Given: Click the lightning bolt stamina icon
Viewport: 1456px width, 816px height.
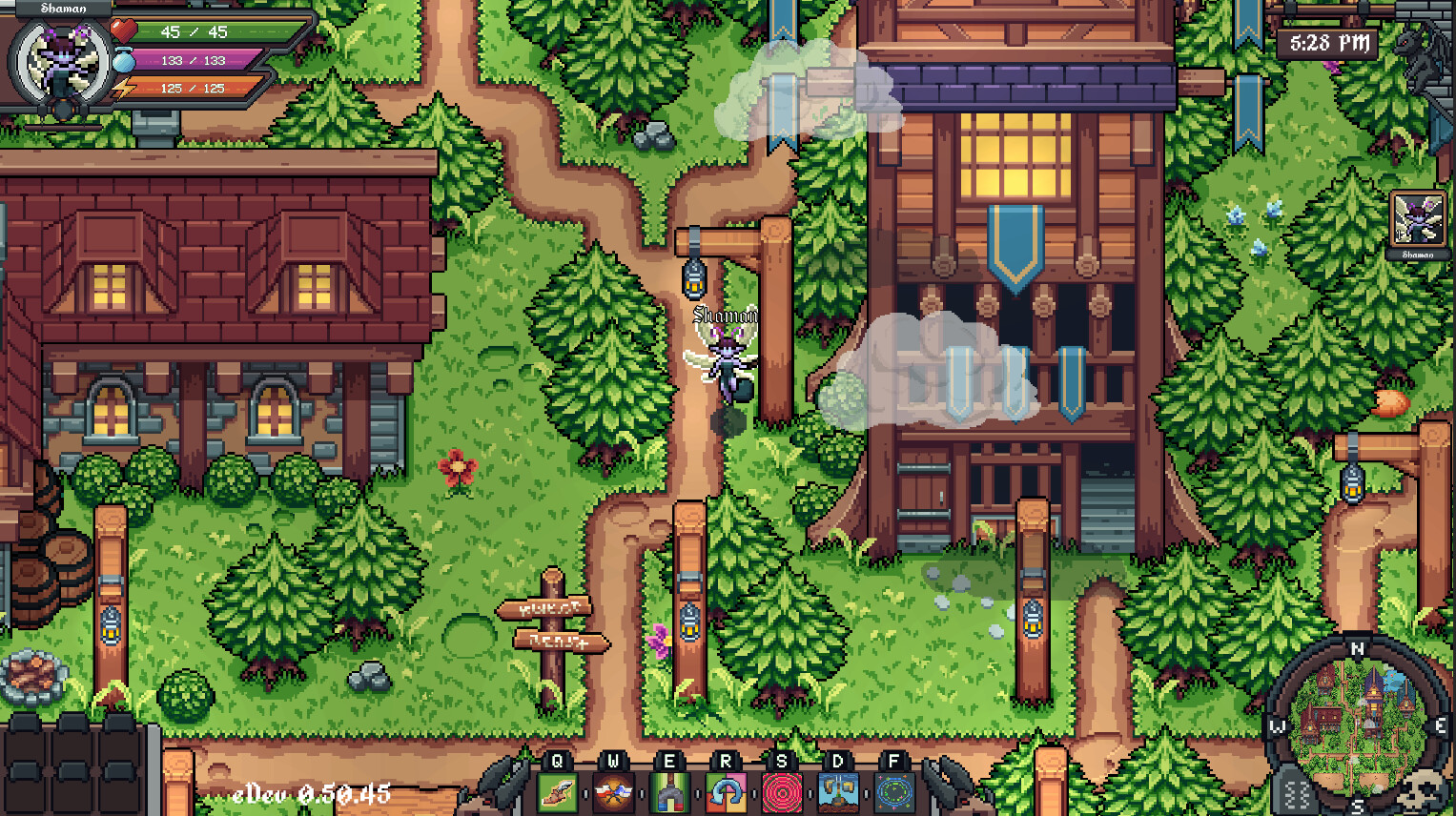Looking at the screenshot, I should point(123,87).
